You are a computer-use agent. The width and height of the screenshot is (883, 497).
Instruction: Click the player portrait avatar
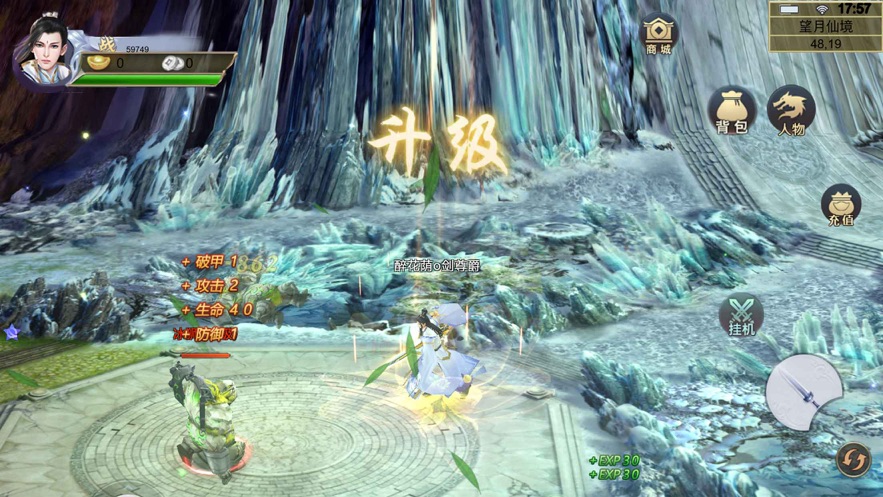click(x=47, y=48)
